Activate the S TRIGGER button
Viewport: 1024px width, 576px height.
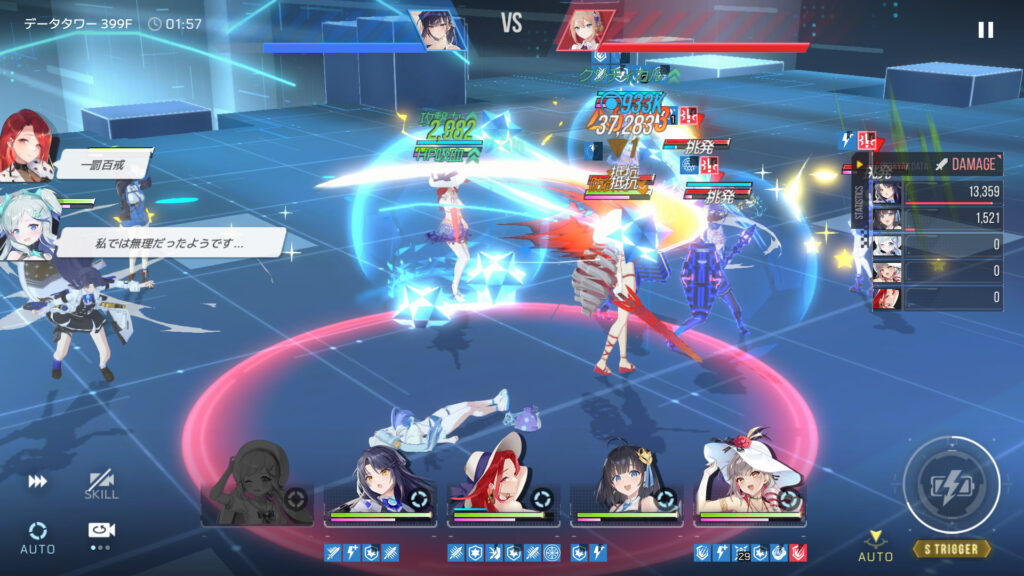[951, 487]
